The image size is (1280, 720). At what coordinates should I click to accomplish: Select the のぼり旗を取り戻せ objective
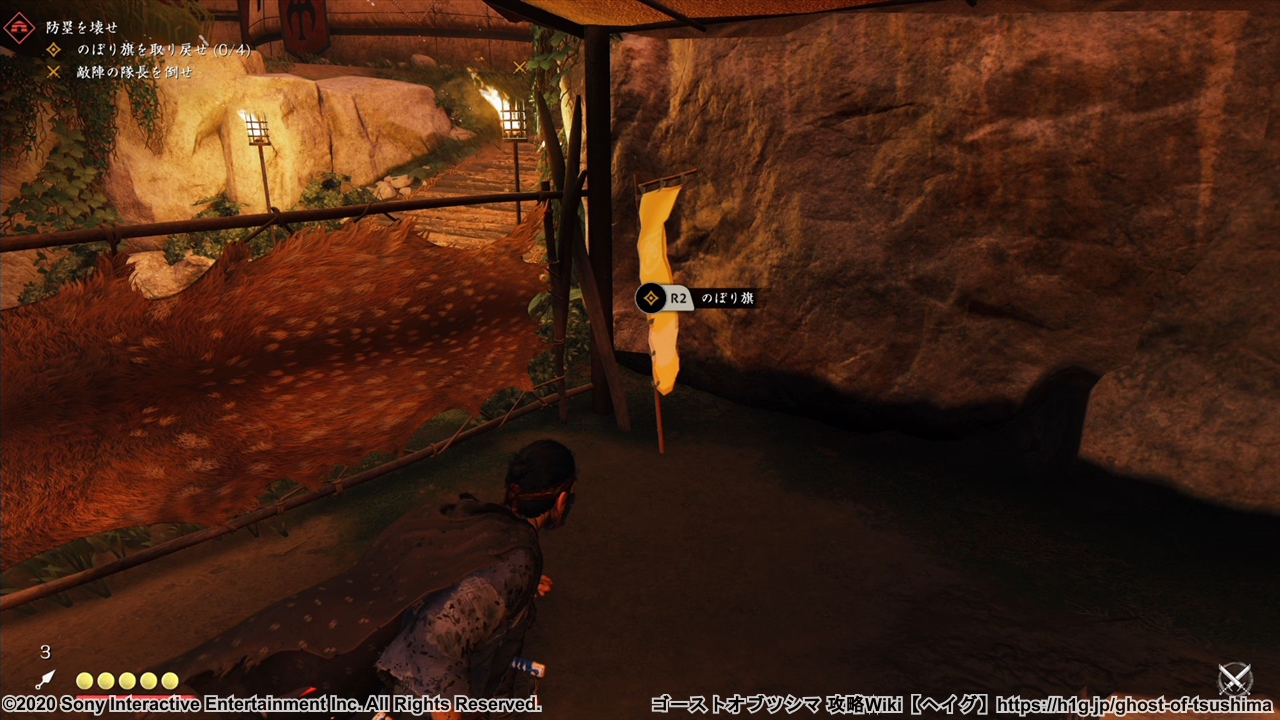click(x=148, y=50)
